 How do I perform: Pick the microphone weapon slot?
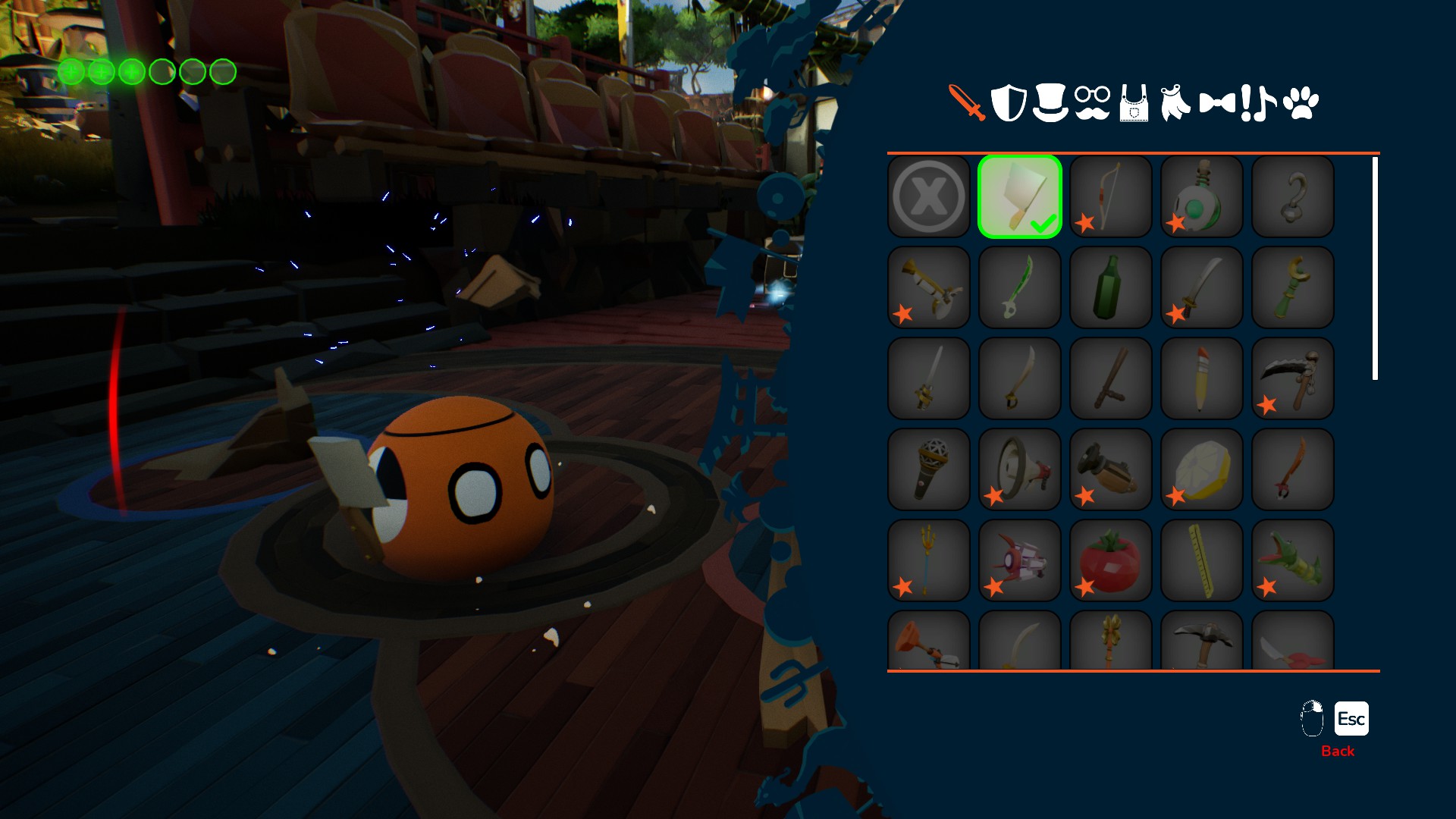click(x=929, y=469)
